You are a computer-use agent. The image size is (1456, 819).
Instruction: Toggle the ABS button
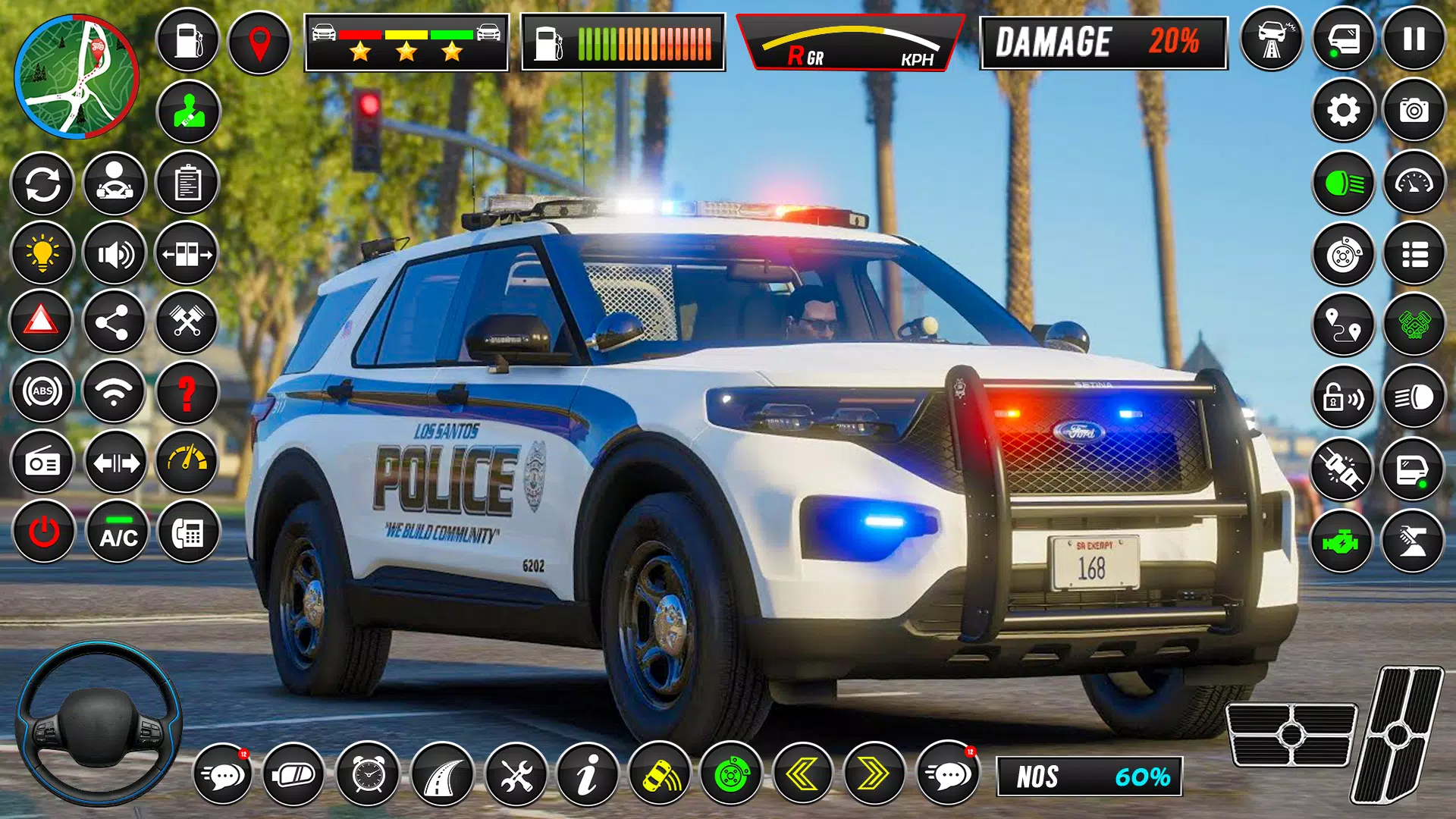pyautogui.click(x=42, y=392)
